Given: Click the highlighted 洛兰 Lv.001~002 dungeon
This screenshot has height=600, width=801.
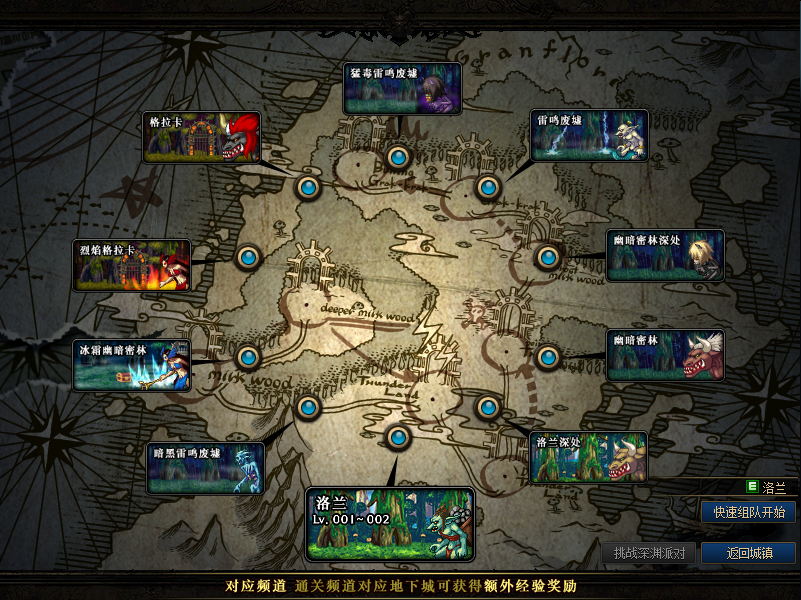Looking at the screenshot, I should [390, 523].
